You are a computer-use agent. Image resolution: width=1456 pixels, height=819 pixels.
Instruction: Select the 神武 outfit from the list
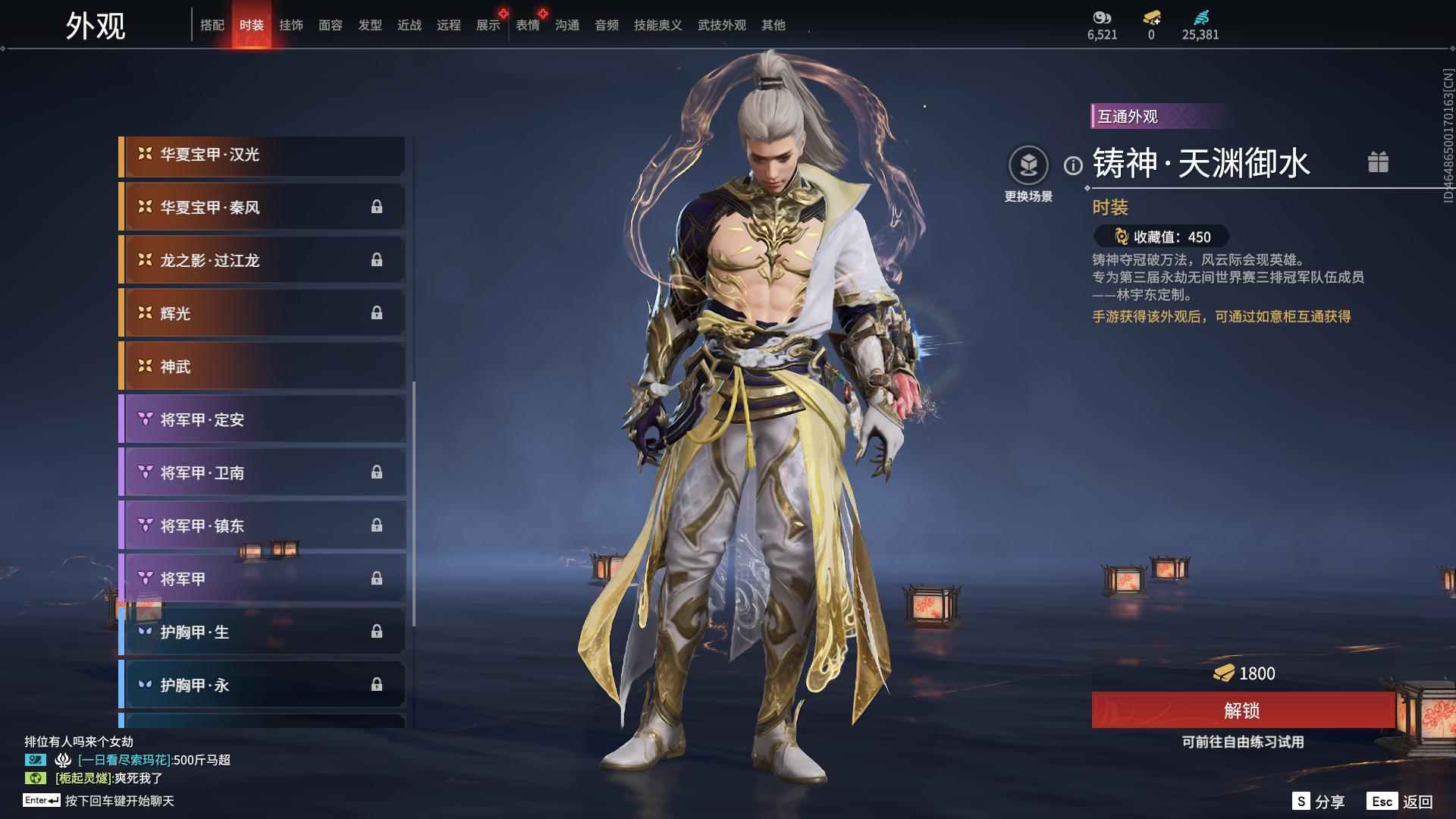pos(262,366)
